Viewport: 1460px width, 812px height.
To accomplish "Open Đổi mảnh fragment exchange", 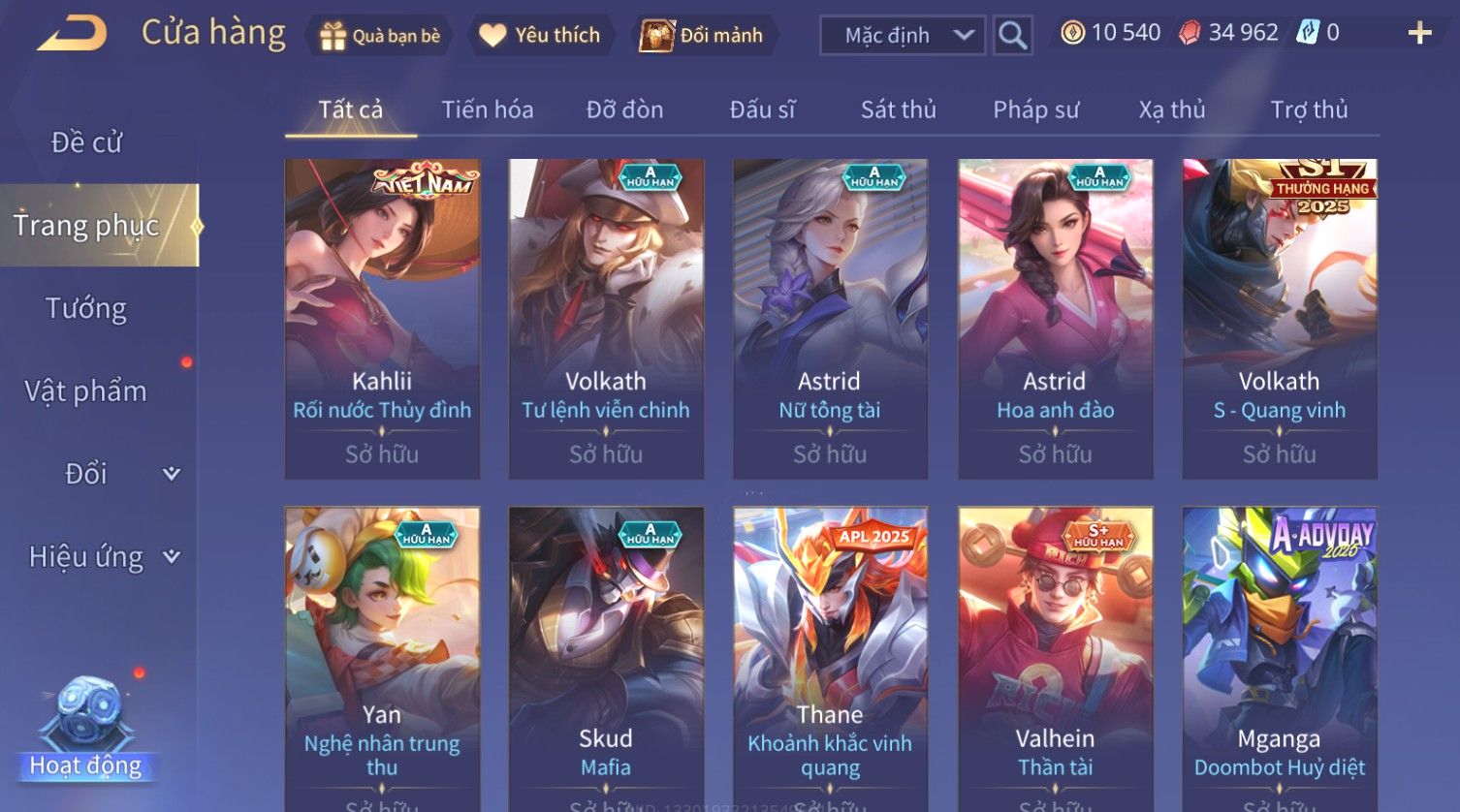I will click(x=702, y=36).
